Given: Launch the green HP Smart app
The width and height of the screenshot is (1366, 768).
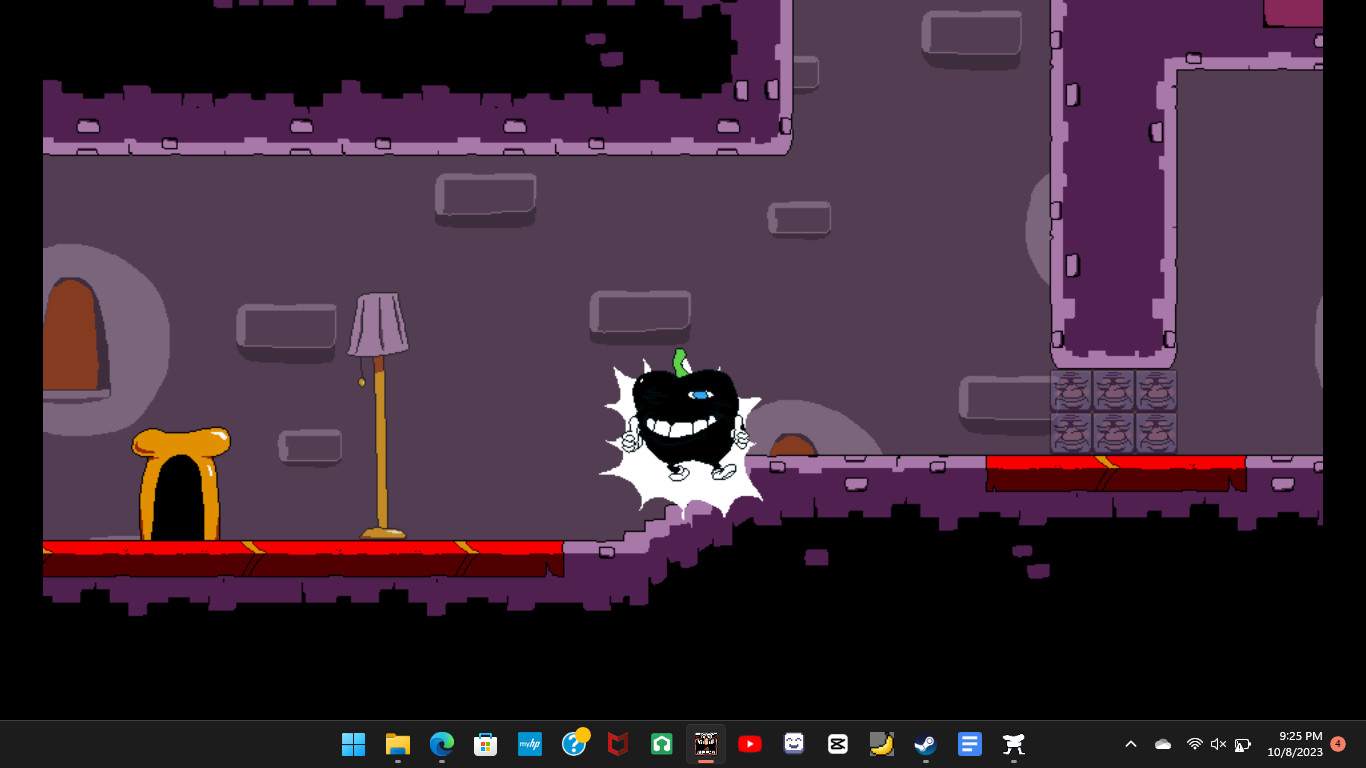Looking at the screenshot, I should 661,744.
